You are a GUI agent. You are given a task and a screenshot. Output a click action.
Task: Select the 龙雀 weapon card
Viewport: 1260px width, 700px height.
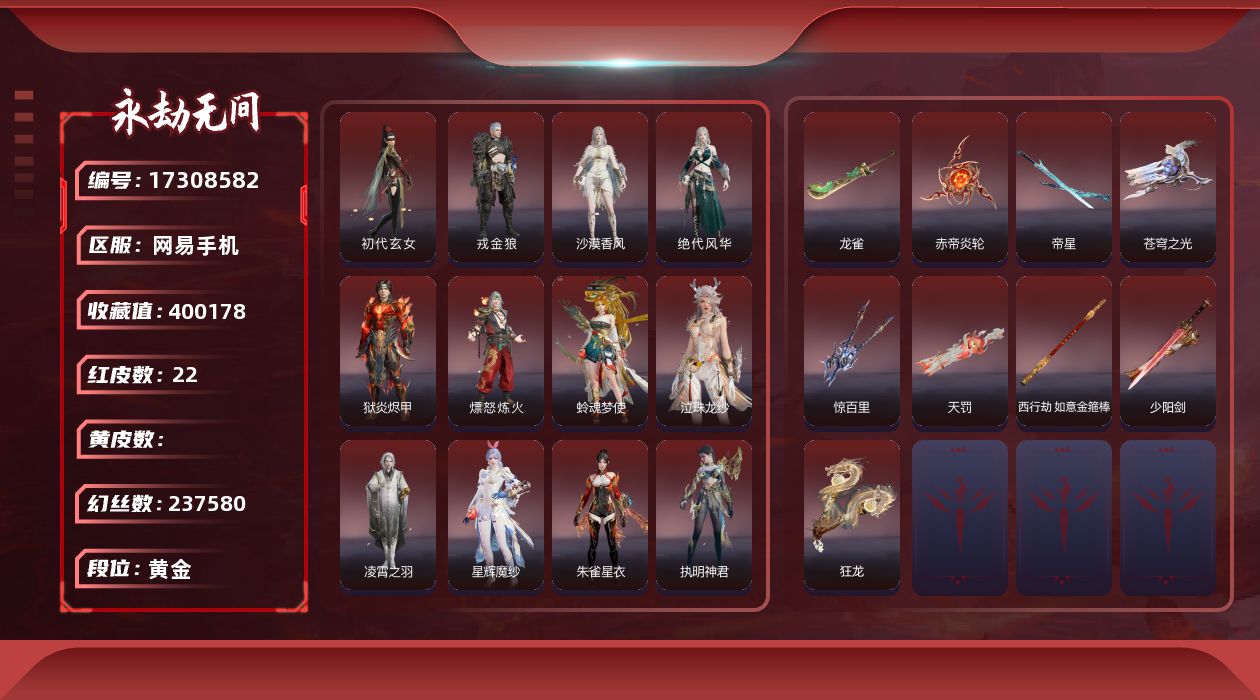(x=852, y=187)
